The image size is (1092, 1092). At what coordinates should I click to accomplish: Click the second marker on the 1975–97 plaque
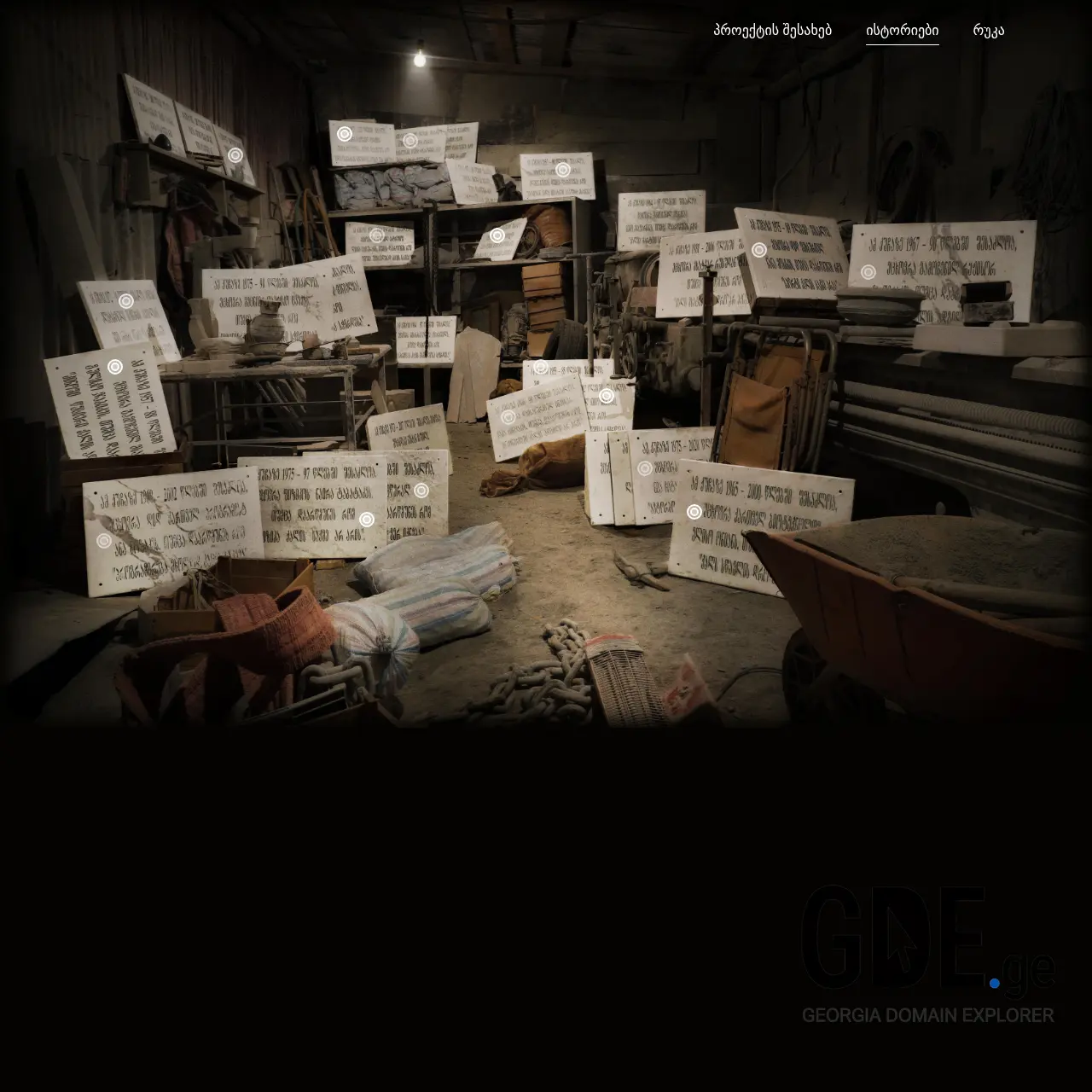click(x=419, y=492)
